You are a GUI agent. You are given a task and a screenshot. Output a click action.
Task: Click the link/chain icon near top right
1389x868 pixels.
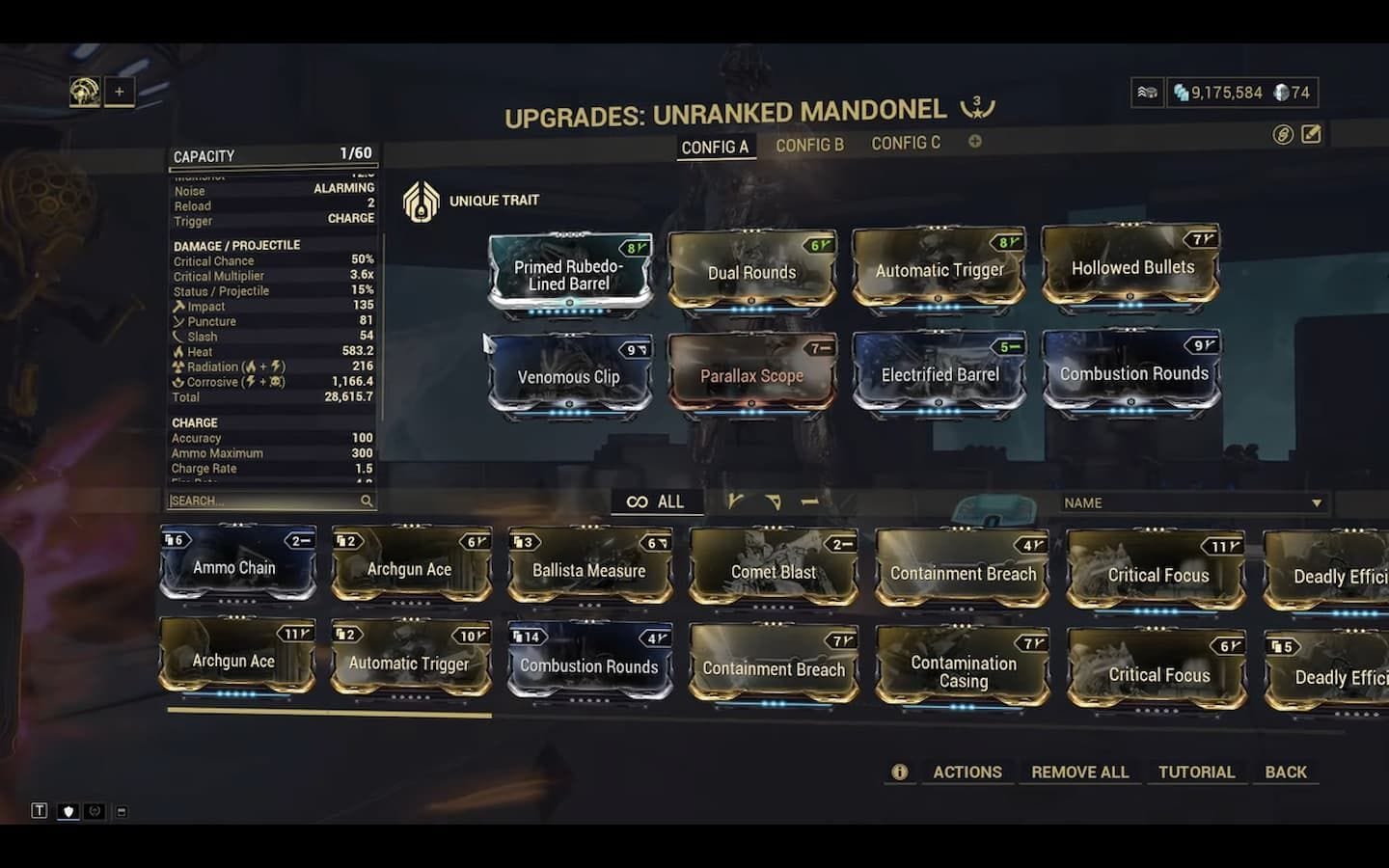coord(1281,135)
